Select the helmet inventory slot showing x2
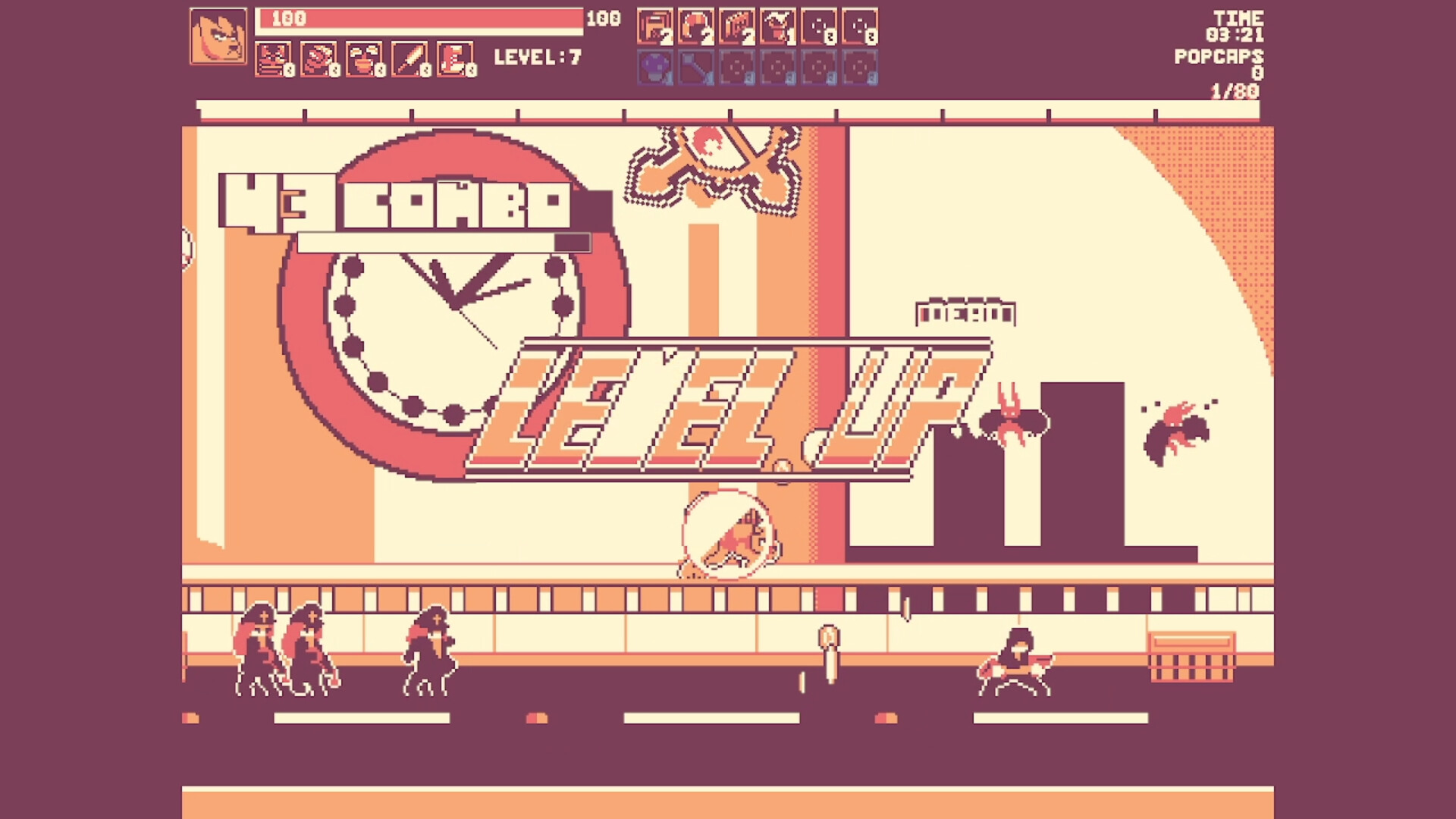 (x=696, y=25)
